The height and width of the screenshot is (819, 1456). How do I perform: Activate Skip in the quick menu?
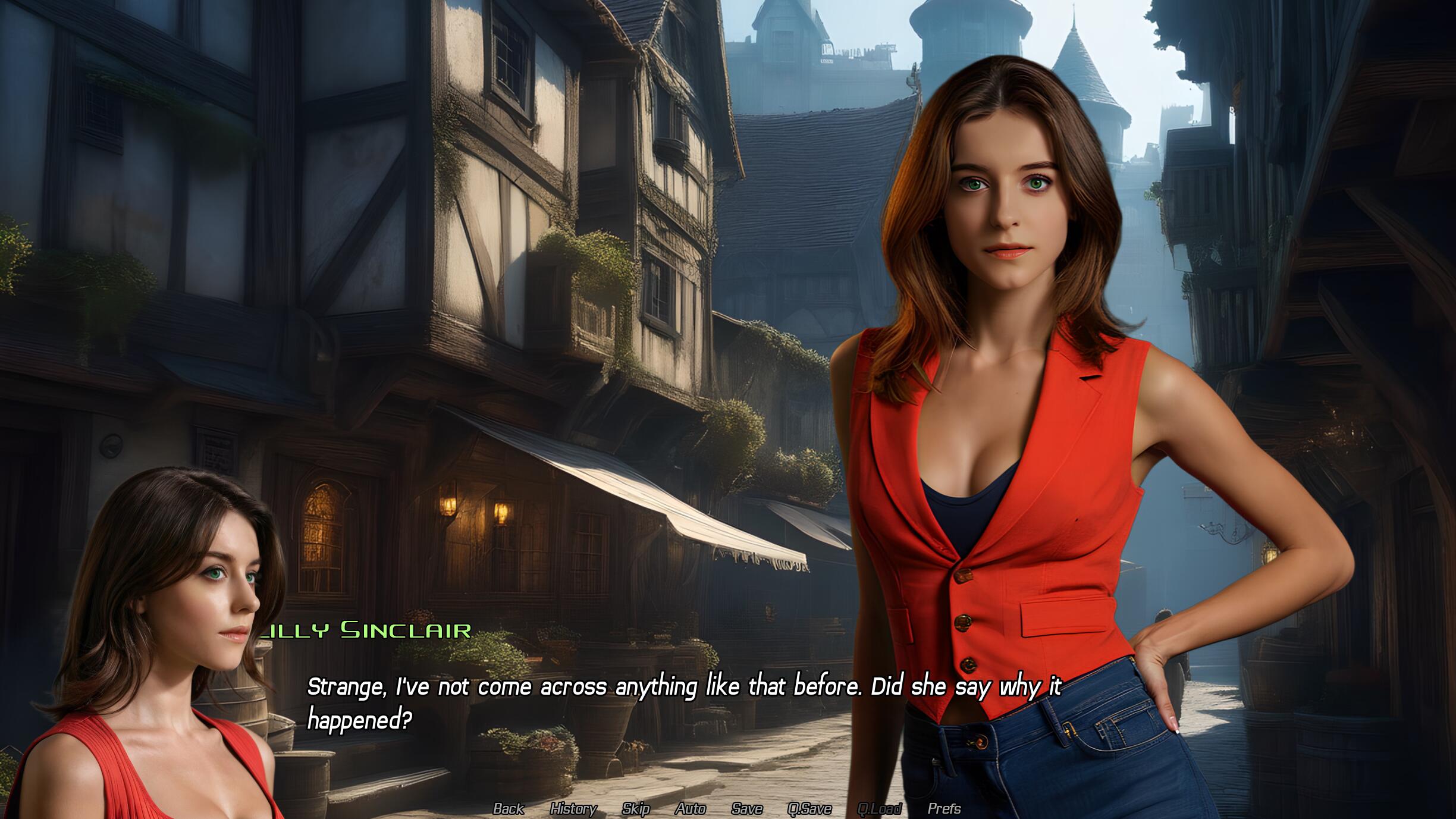635,808
